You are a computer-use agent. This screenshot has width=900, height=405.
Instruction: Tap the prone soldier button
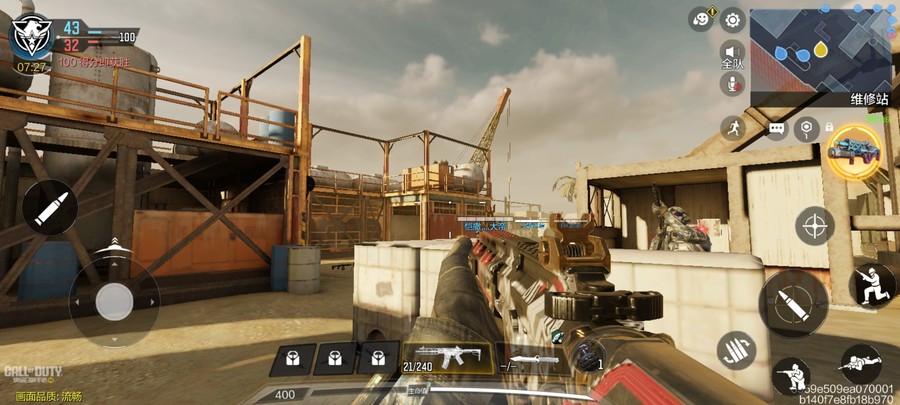pyautogui.click(x=861, y=364)
